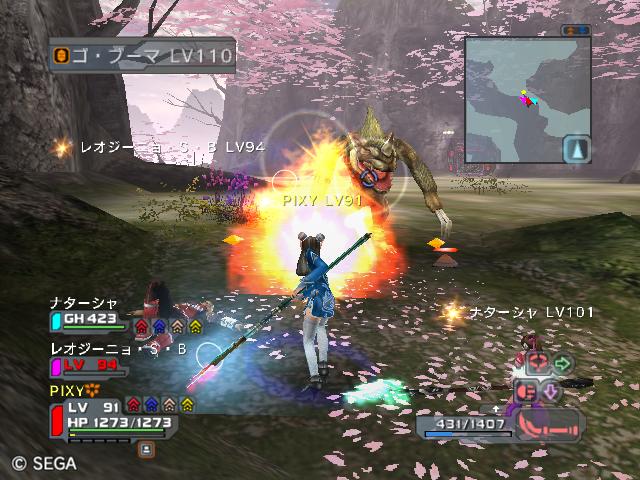640x480 pixels.
Task: Activate the purple down-arrow palette action
Action: [550, 391]
